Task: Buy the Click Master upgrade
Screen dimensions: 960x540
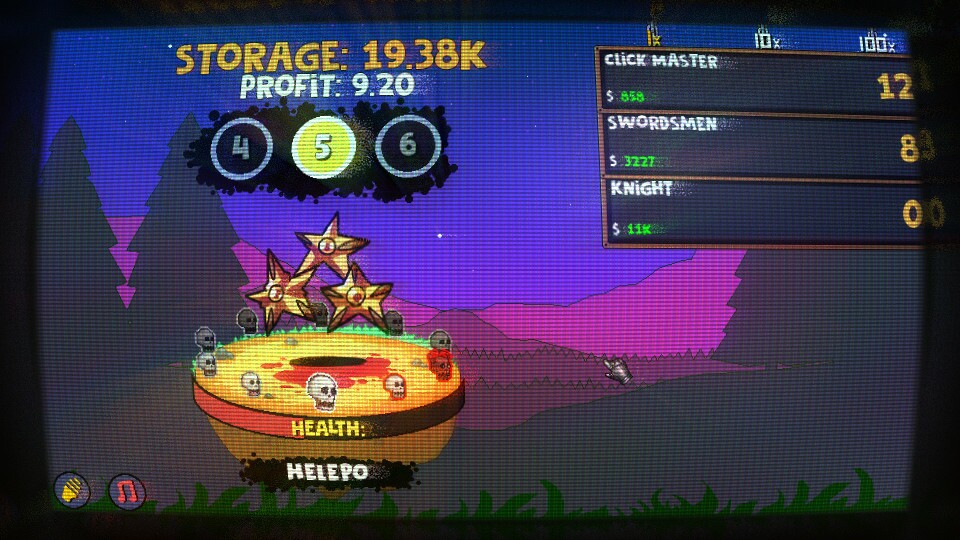Action: point(760,78)
